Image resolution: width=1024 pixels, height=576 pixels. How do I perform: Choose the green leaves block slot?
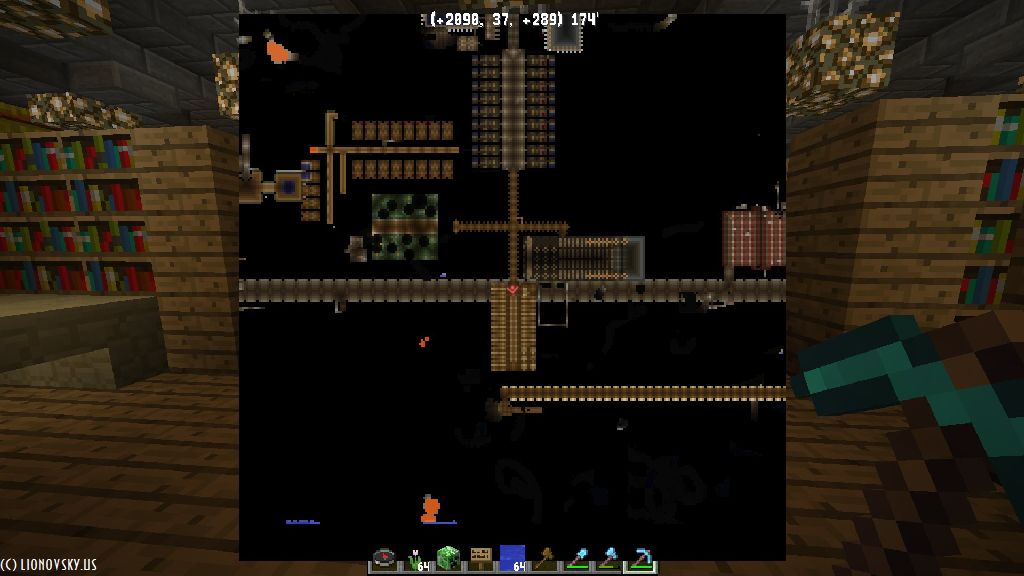[x=447, y=559]
